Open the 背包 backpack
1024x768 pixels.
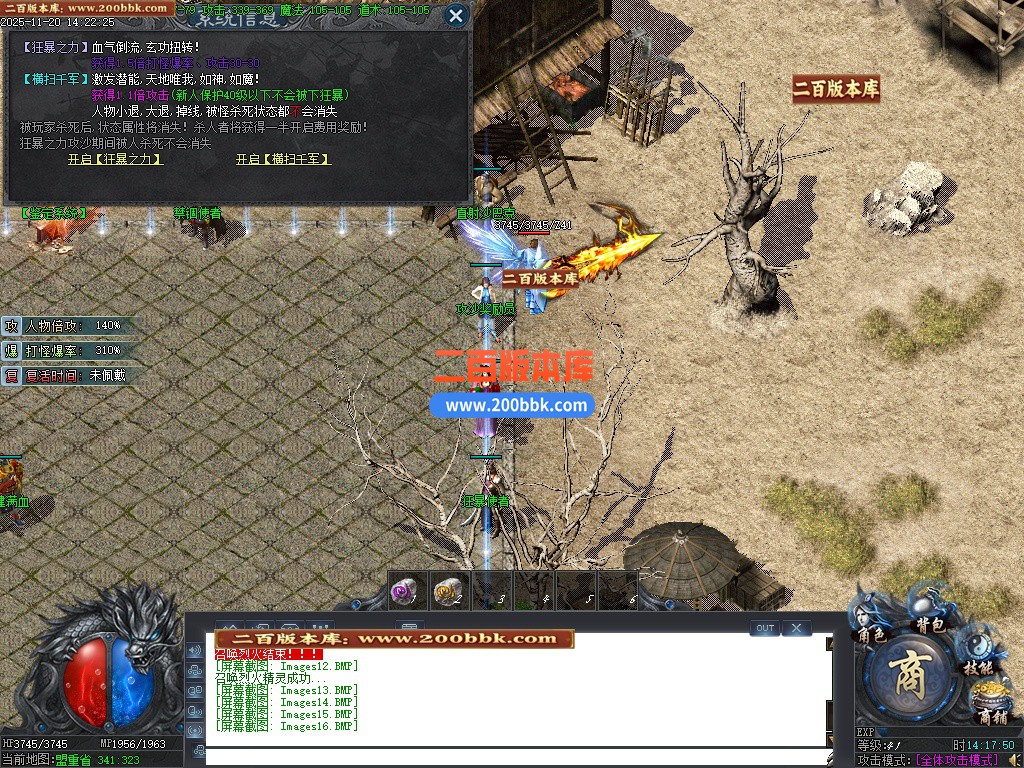[x=931, y=624]
